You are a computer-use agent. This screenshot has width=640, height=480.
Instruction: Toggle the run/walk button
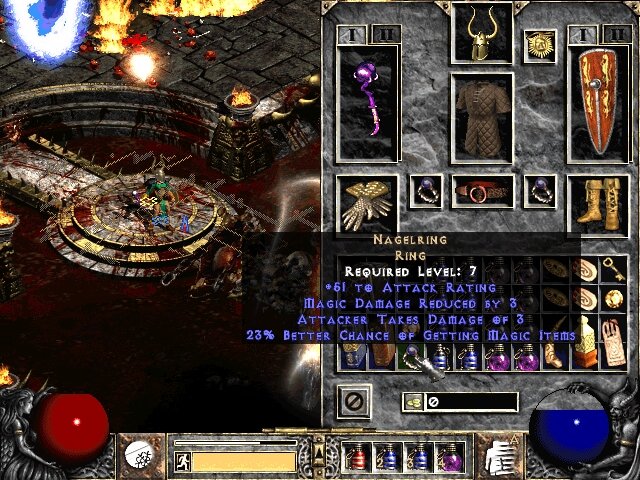pyautogui.click(x=183, y=461)
